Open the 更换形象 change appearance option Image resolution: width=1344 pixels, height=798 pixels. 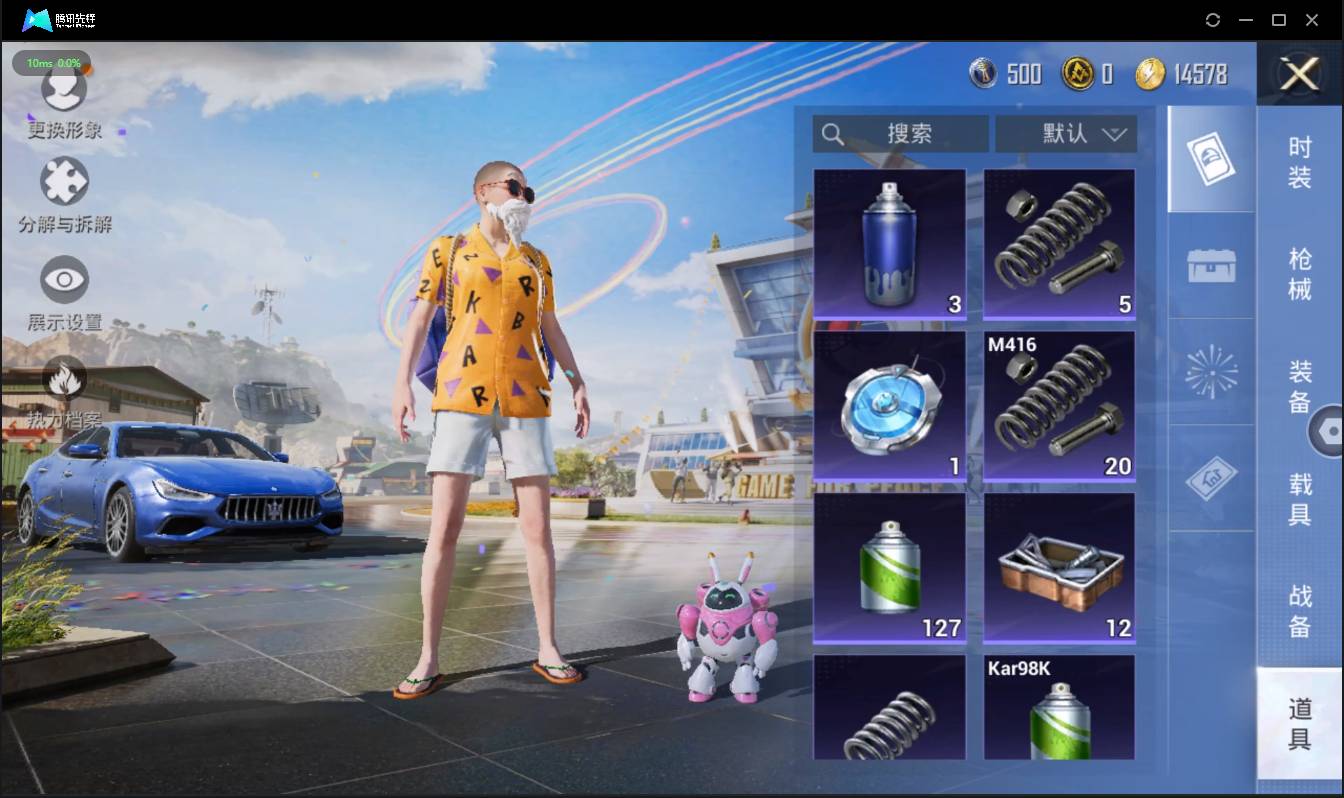[64, 98]
